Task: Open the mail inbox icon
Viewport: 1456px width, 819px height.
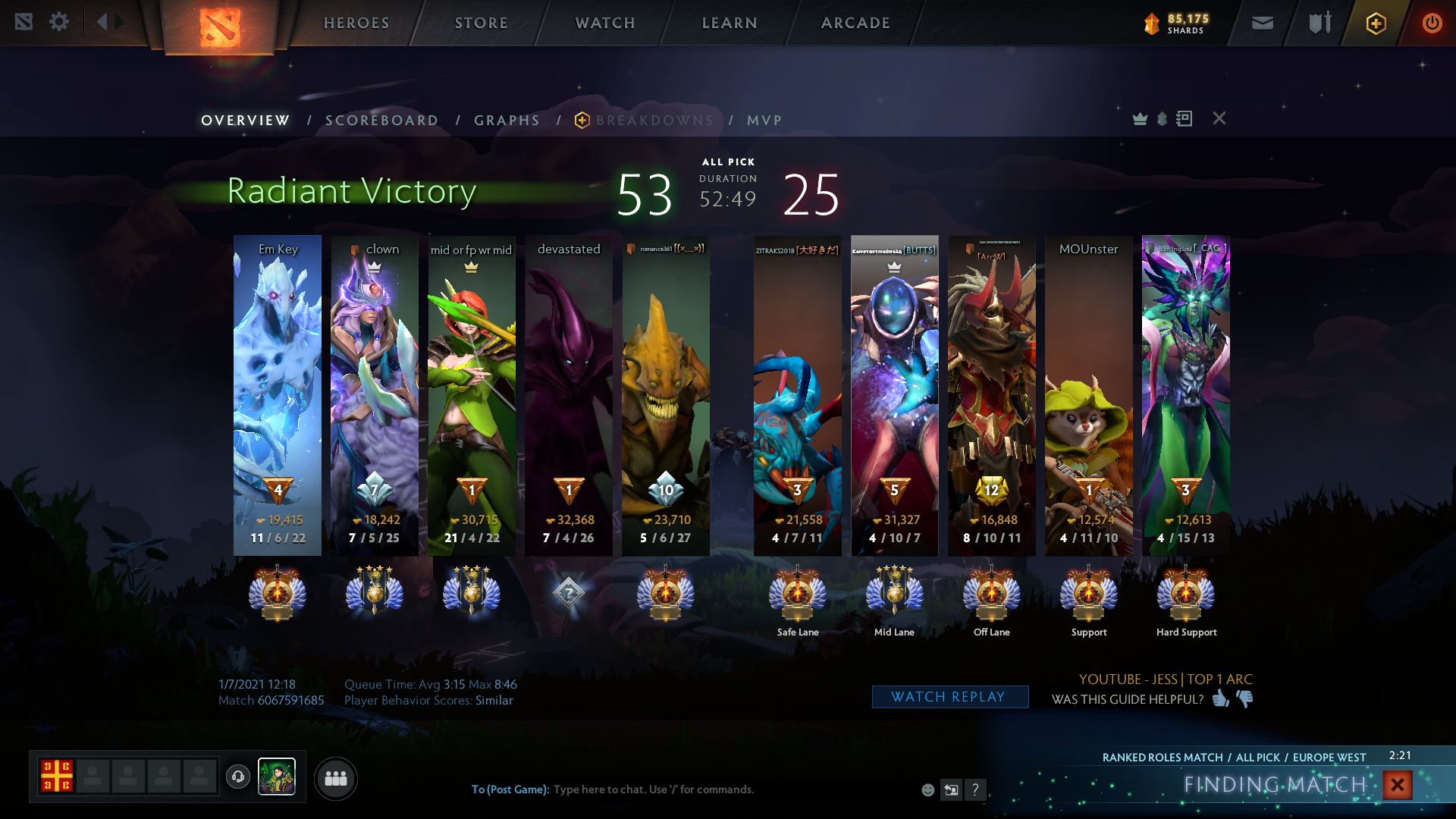Action: pyautogui.click(x=1263, y=23)
